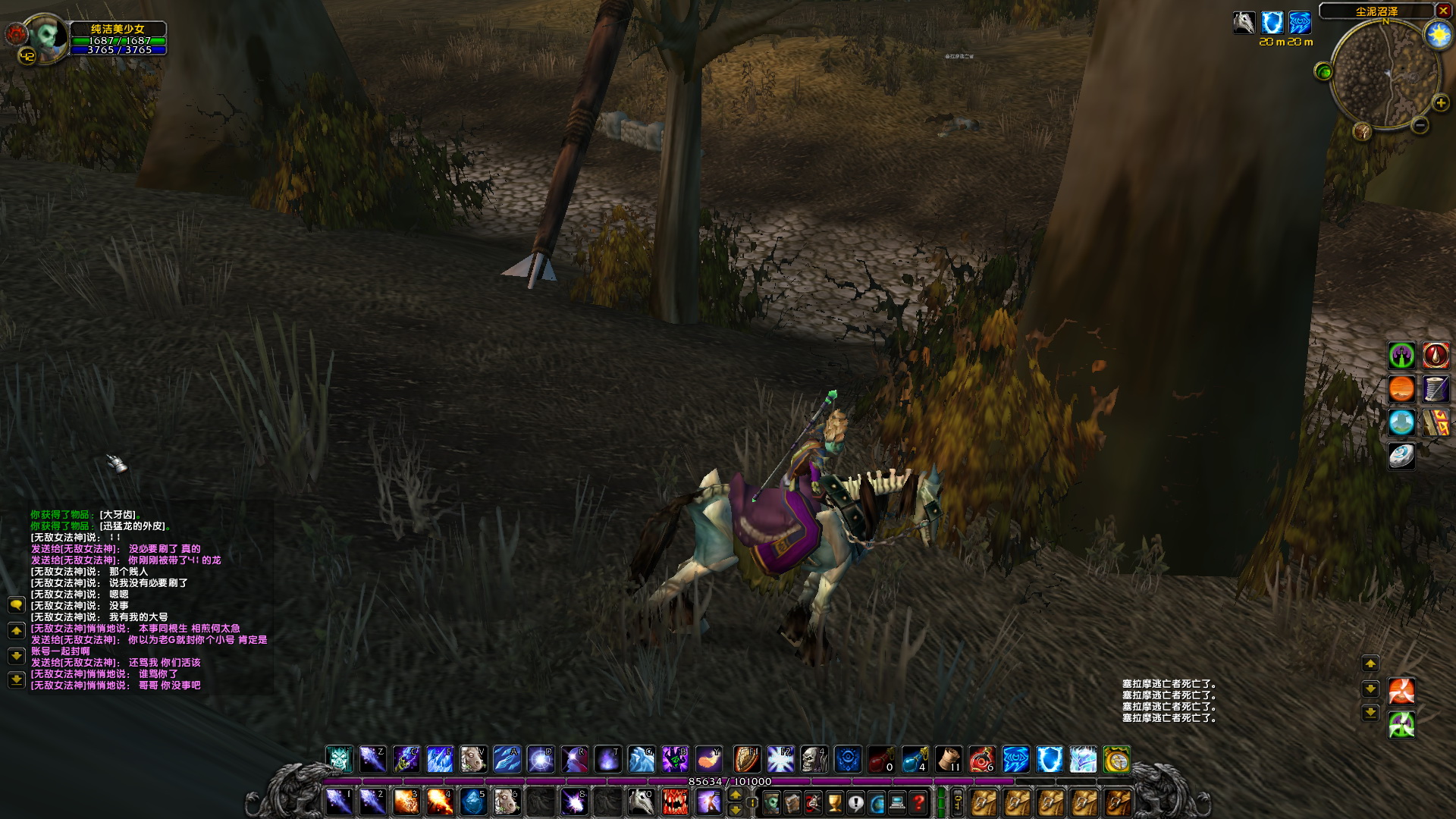1456x819 pixels.
Task: Click the action bar page-up arrow
Action: coord(735,795)
